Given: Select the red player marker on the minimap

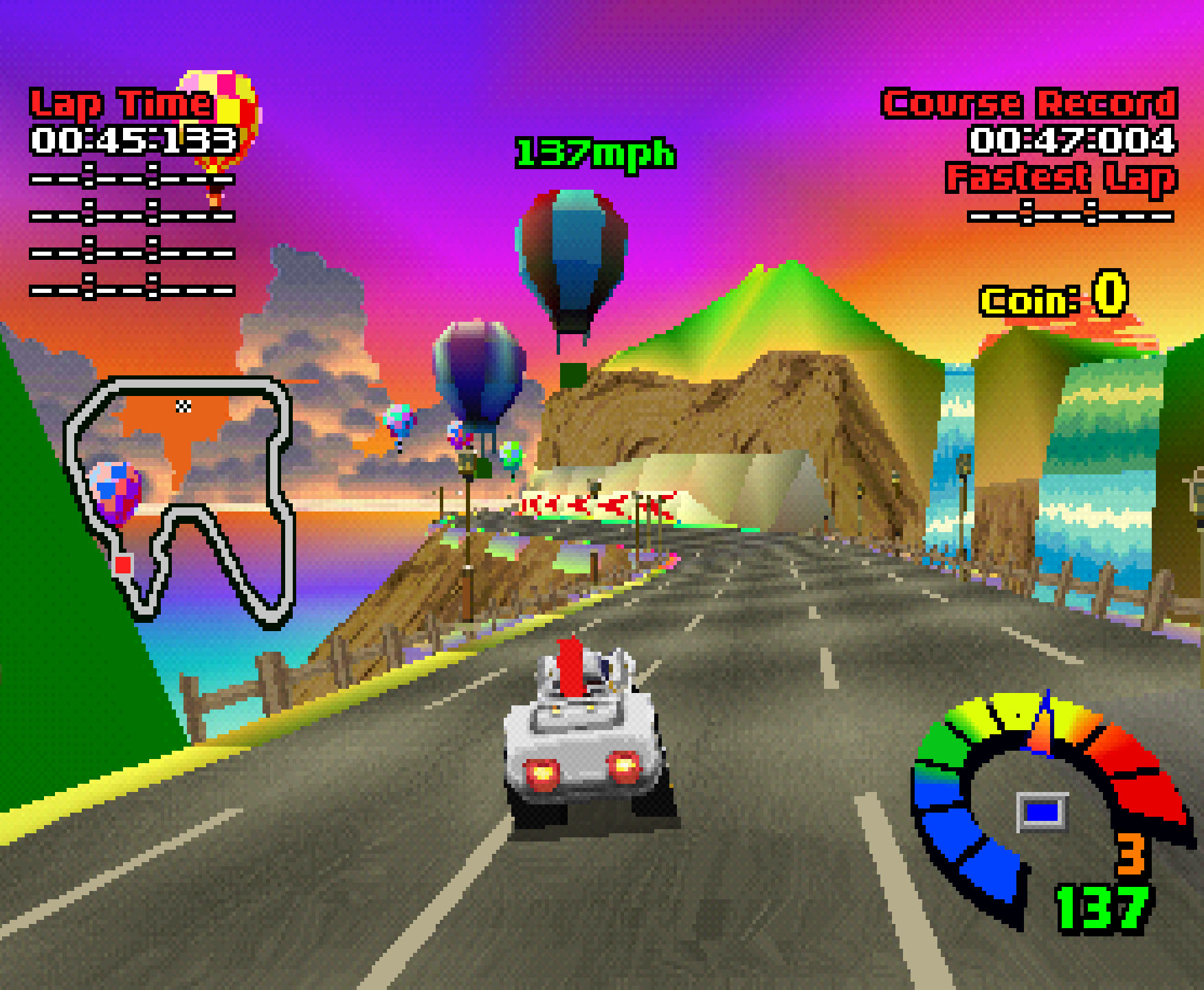Looking at the screenshot, I should click(x=123, y=565).
